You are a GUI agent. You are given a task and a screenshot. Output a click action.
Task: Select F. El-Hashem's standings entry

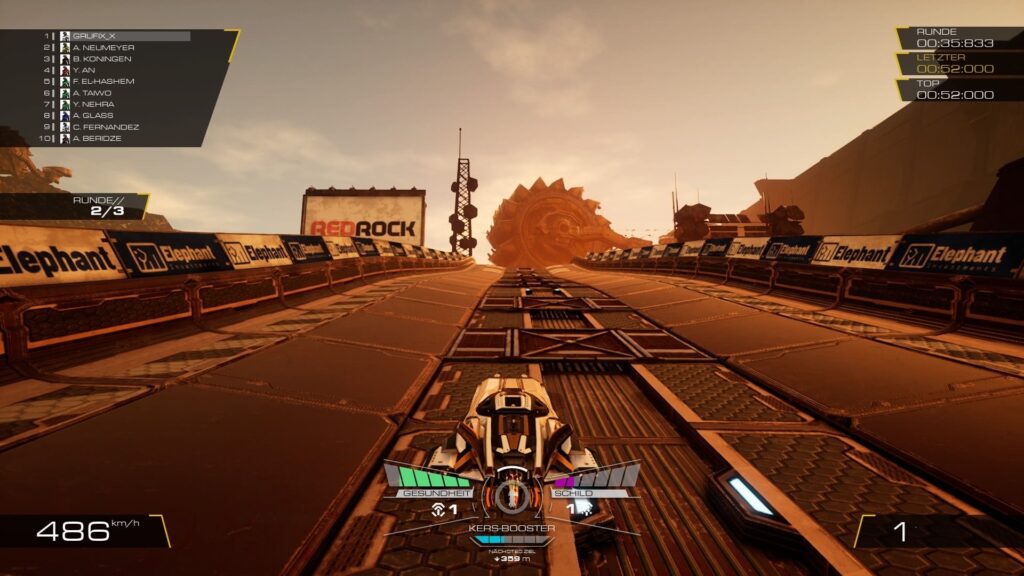[103, 81]
